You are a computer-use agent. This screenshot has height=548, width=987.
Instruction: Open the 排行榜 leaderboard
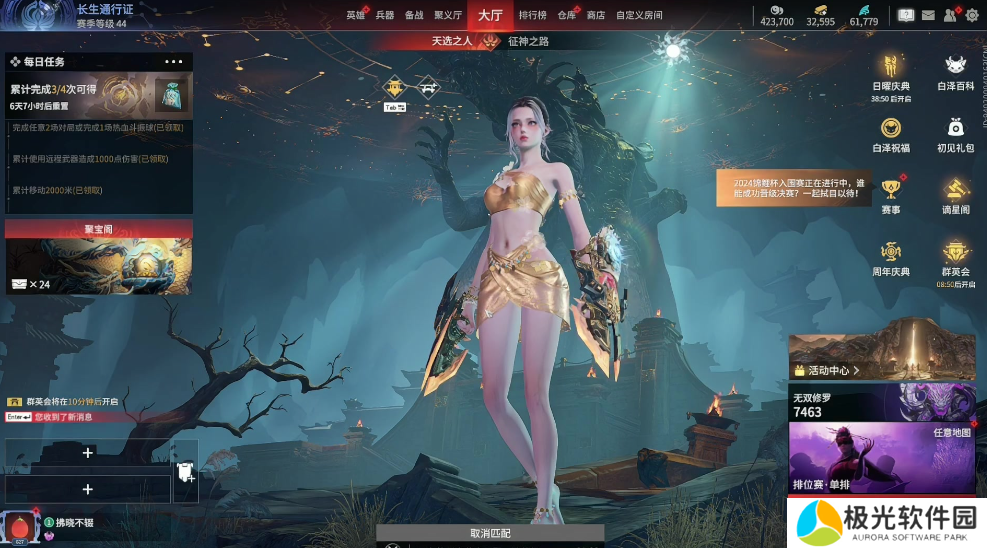pos(532,16)
